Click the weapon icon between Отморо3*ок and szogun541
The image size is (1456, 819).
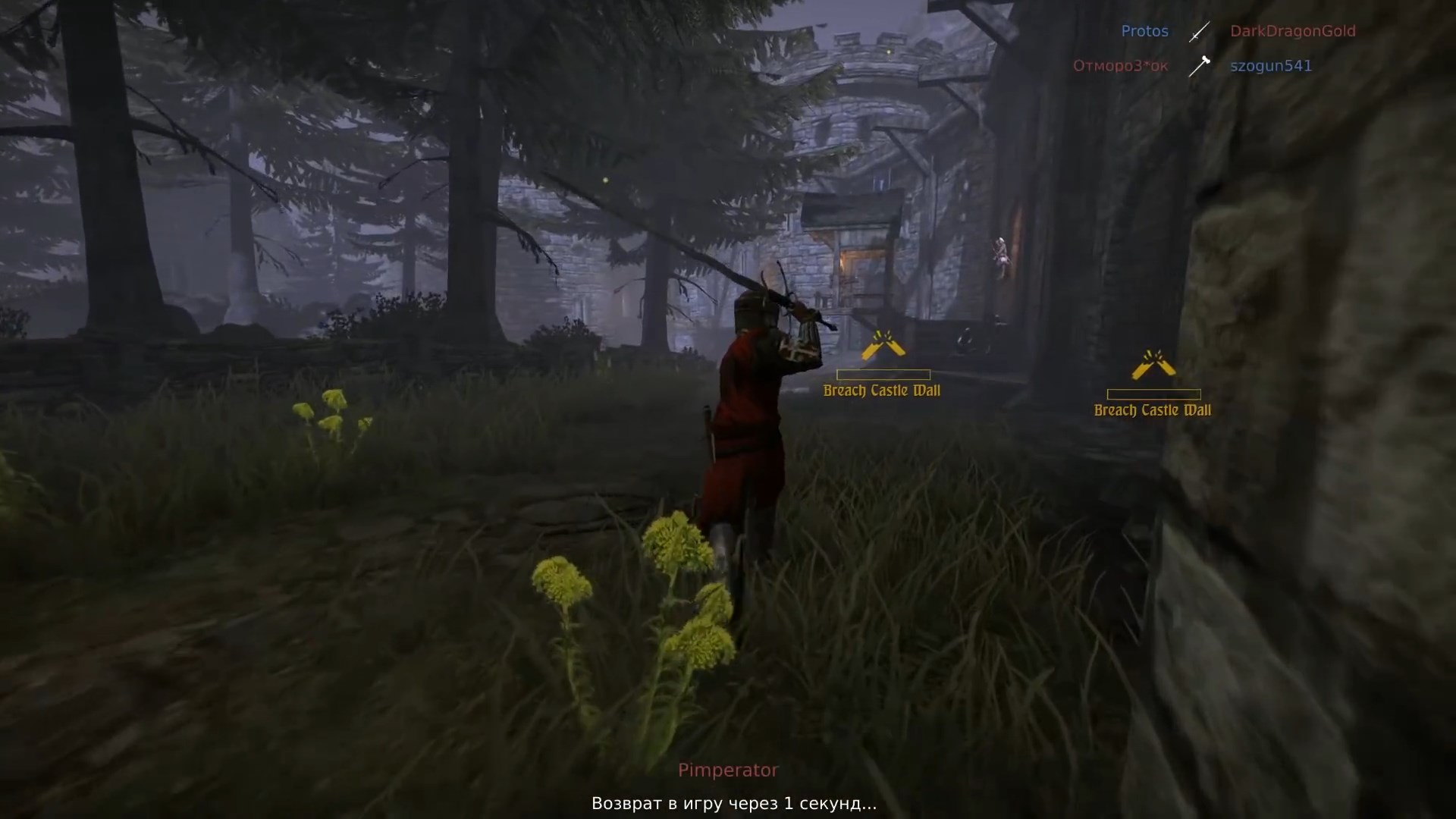point(1200,66)
